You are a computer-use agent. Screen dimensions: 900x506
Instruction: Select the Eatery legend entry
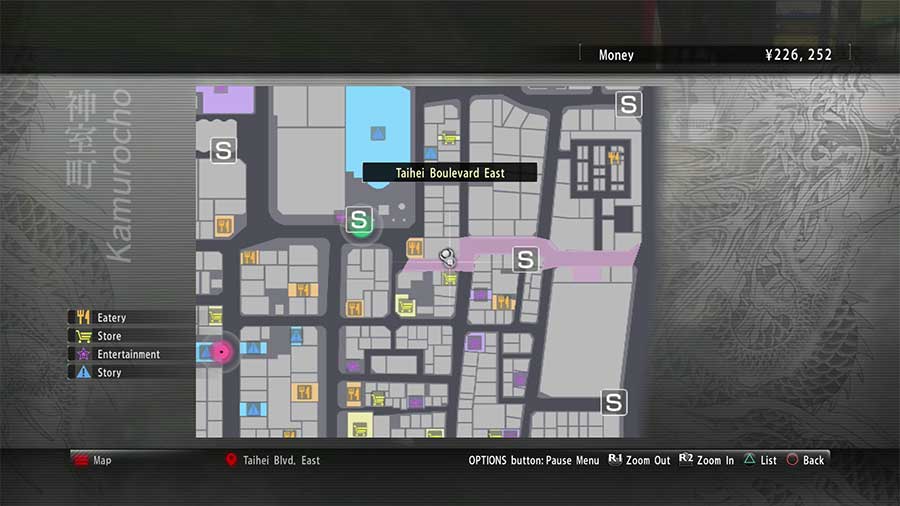(110, 318)
